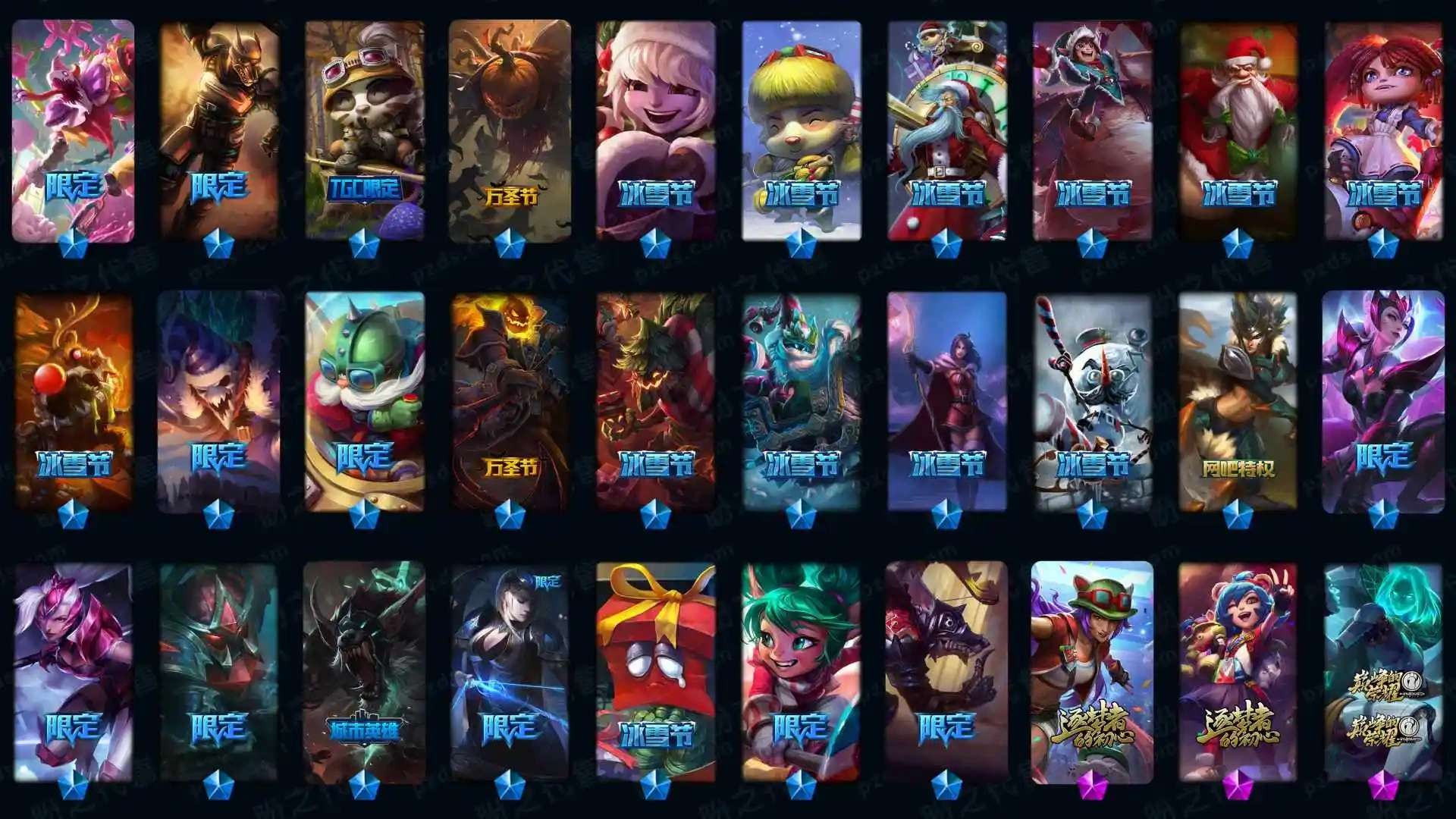Open the snowman 冰雪节 skin card
Screen dimensions: 1456x819
coord(1093,402)
